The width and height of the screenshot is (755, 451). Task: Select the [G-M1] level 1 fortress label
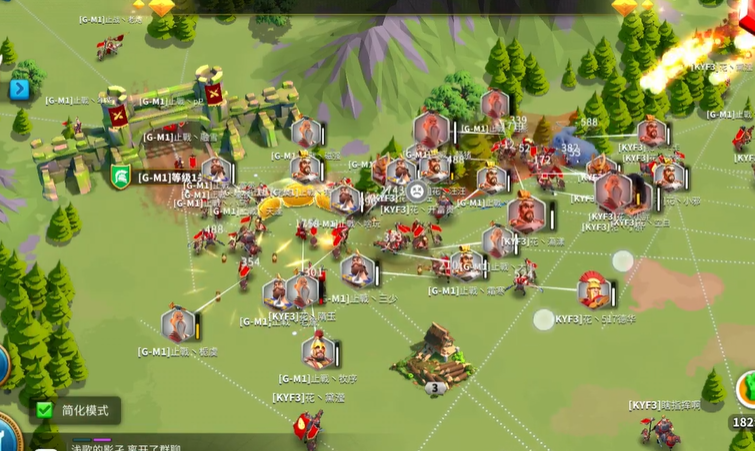pyautogui.click(x=170, y=177)
